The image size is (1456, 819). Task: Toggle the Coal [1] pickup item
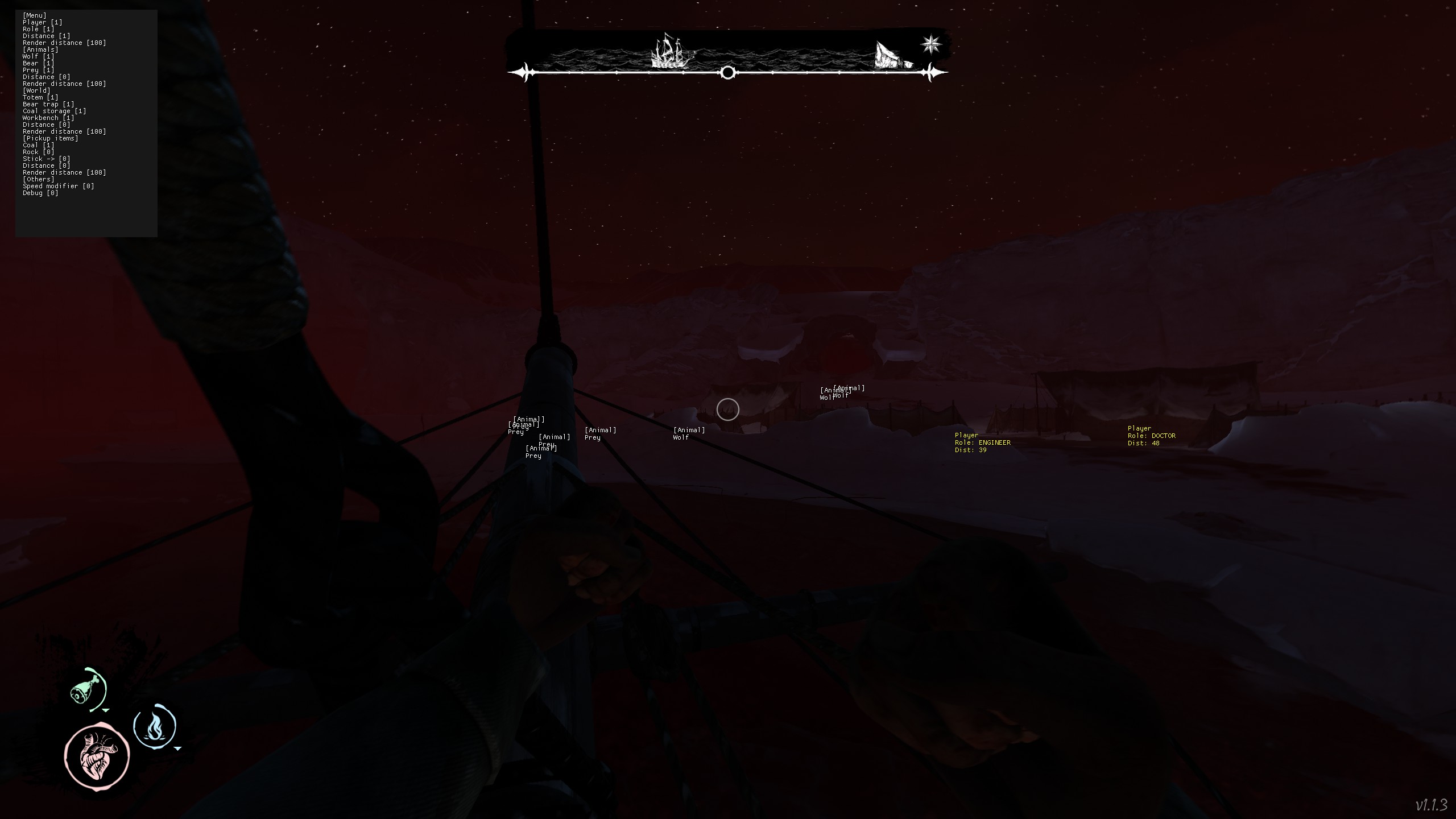[x=38, y=145]
